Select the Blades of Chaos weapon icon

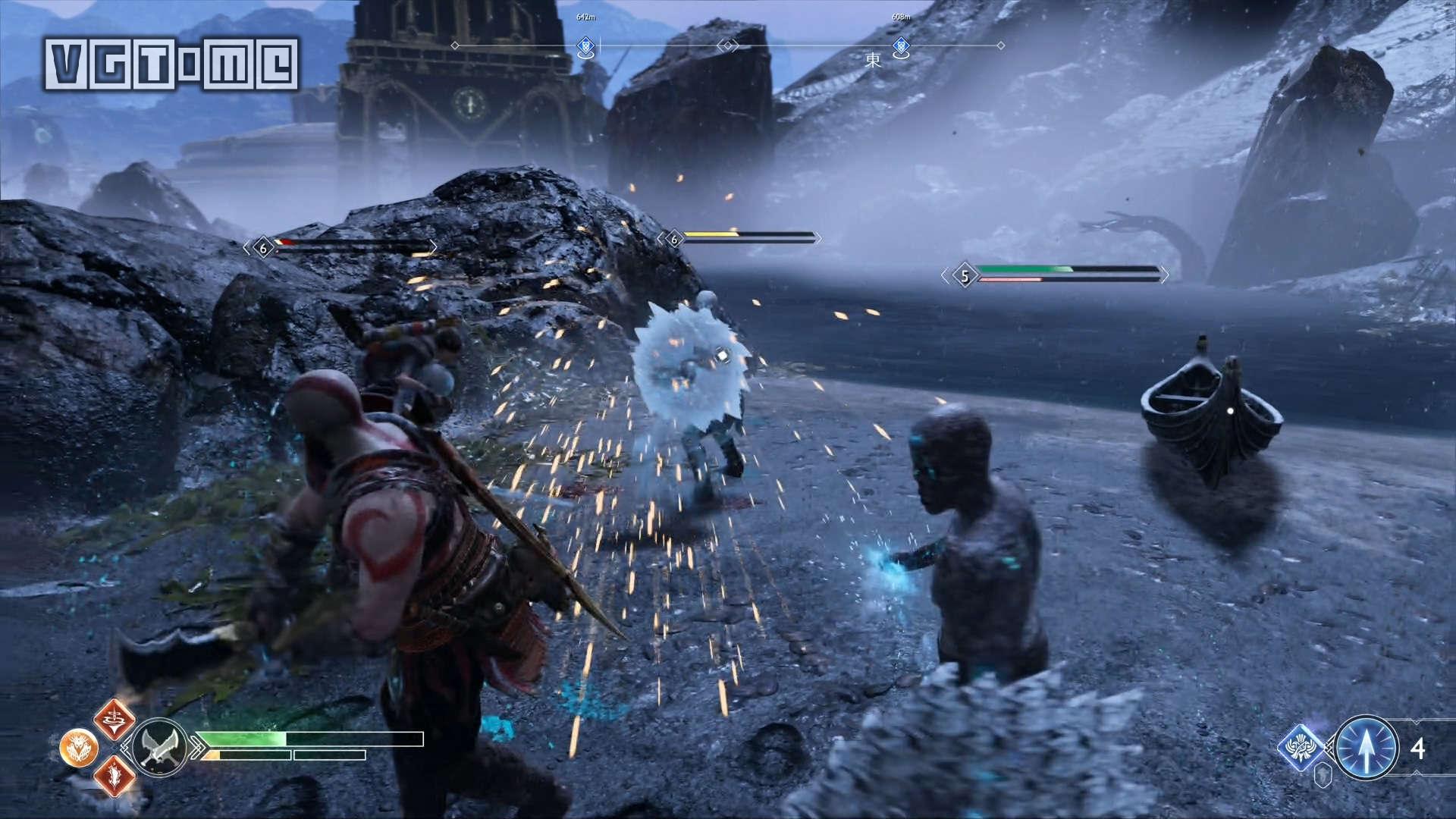[x=160, y=746]
